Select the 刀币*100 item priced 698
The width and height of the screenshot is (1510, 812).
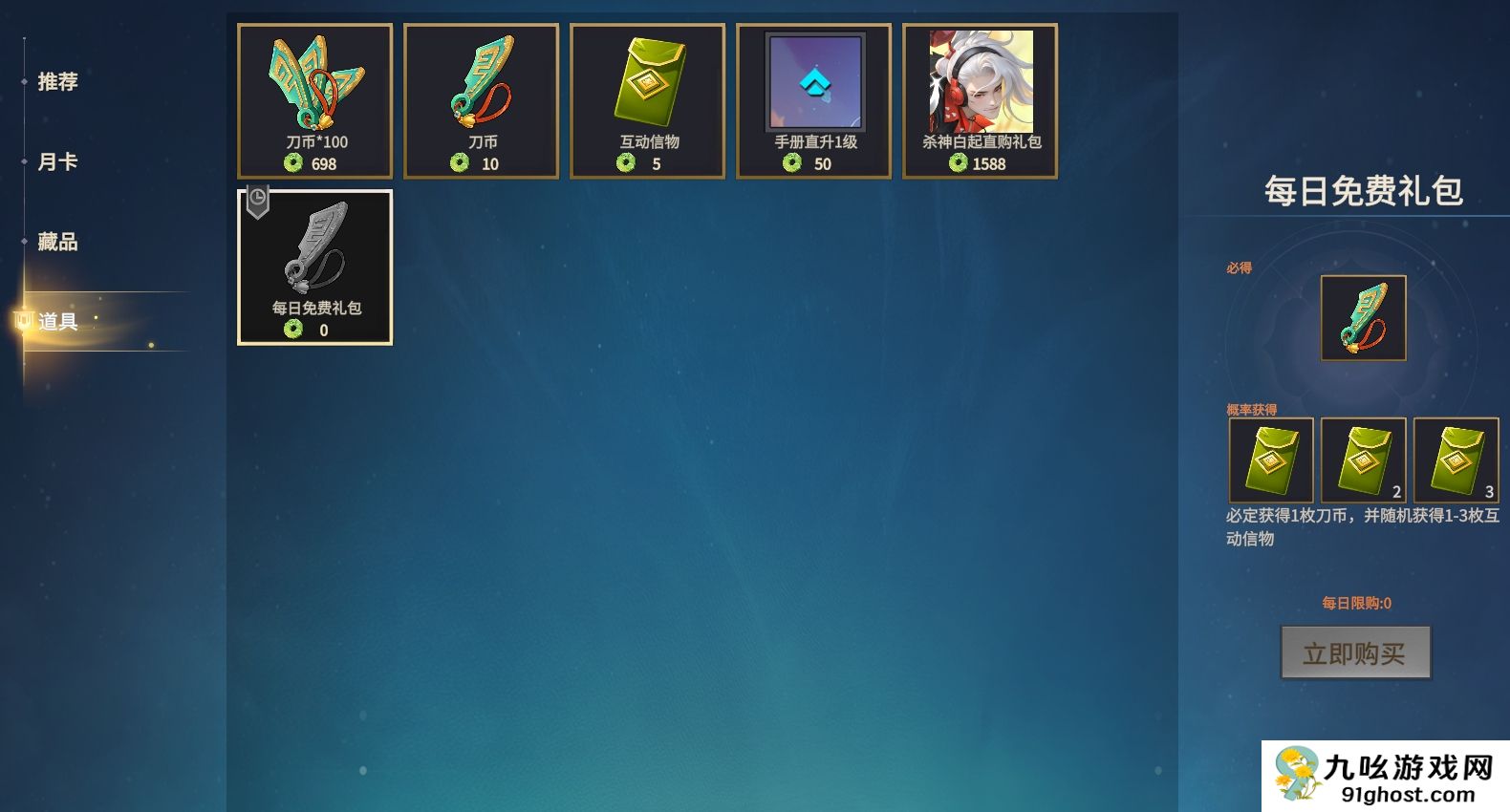click(314, 101)
